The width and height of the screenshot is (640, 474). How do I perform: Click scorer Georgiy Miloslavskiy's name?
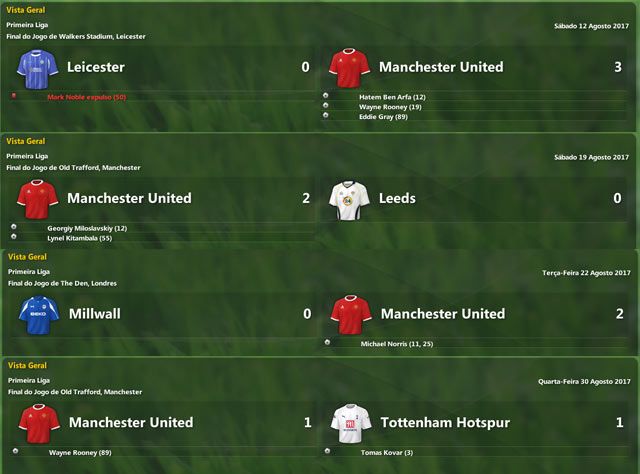point(87,228)
